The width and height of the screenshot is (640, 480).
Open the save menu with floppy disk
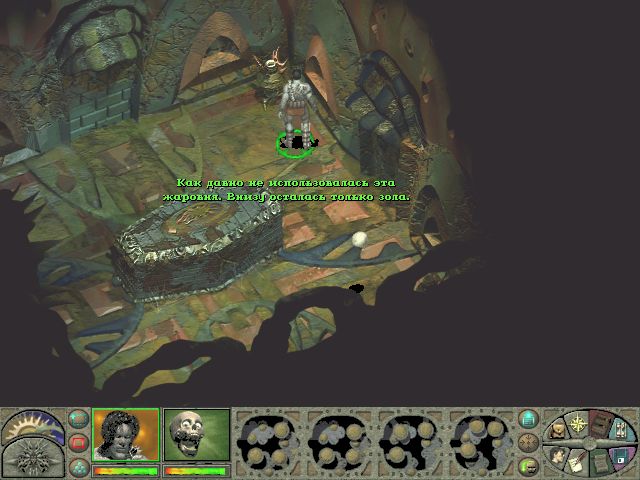point(623,457)
